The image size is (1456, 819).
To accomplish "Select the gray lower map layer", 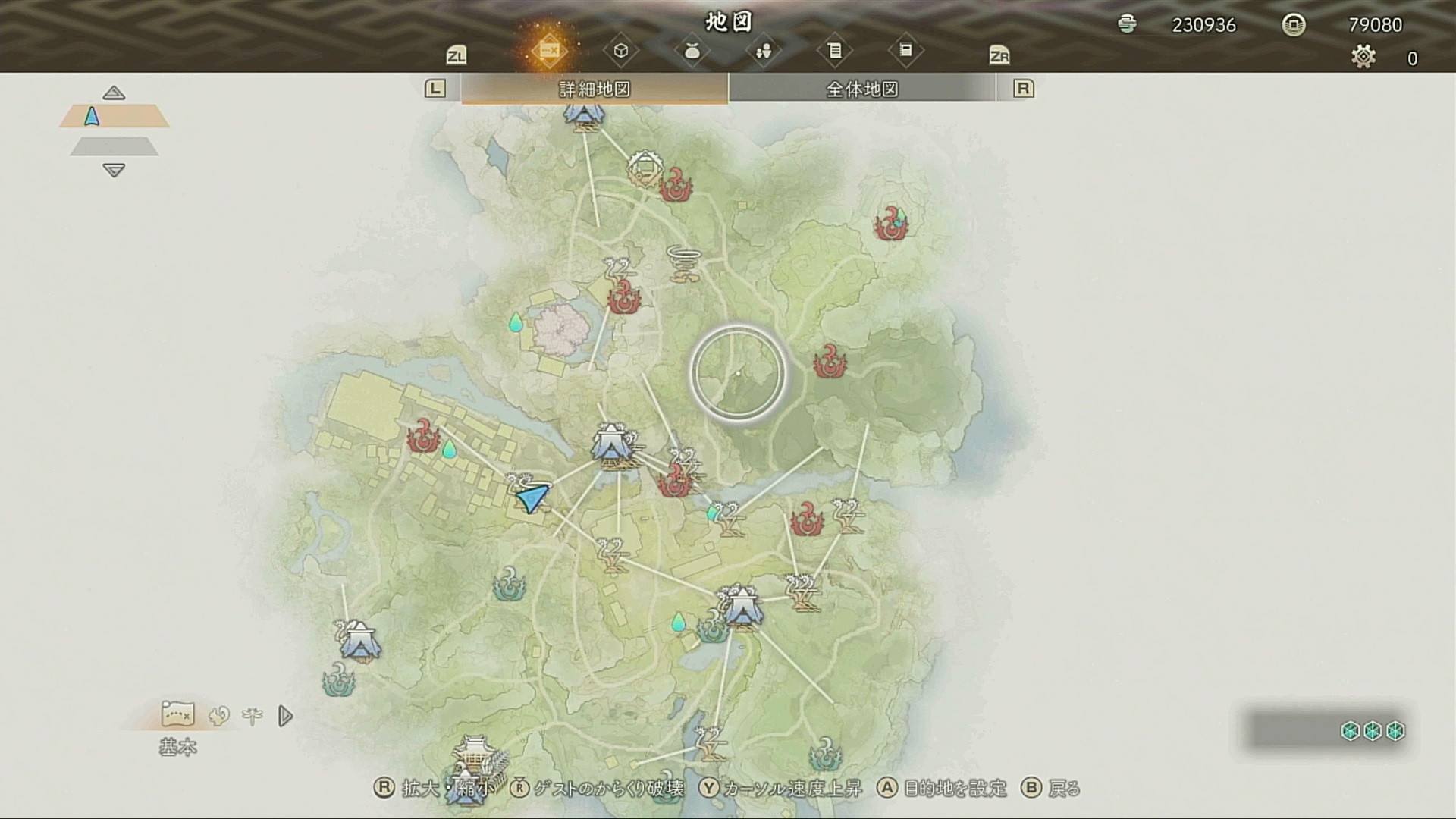I will click(x=114, y=146).
